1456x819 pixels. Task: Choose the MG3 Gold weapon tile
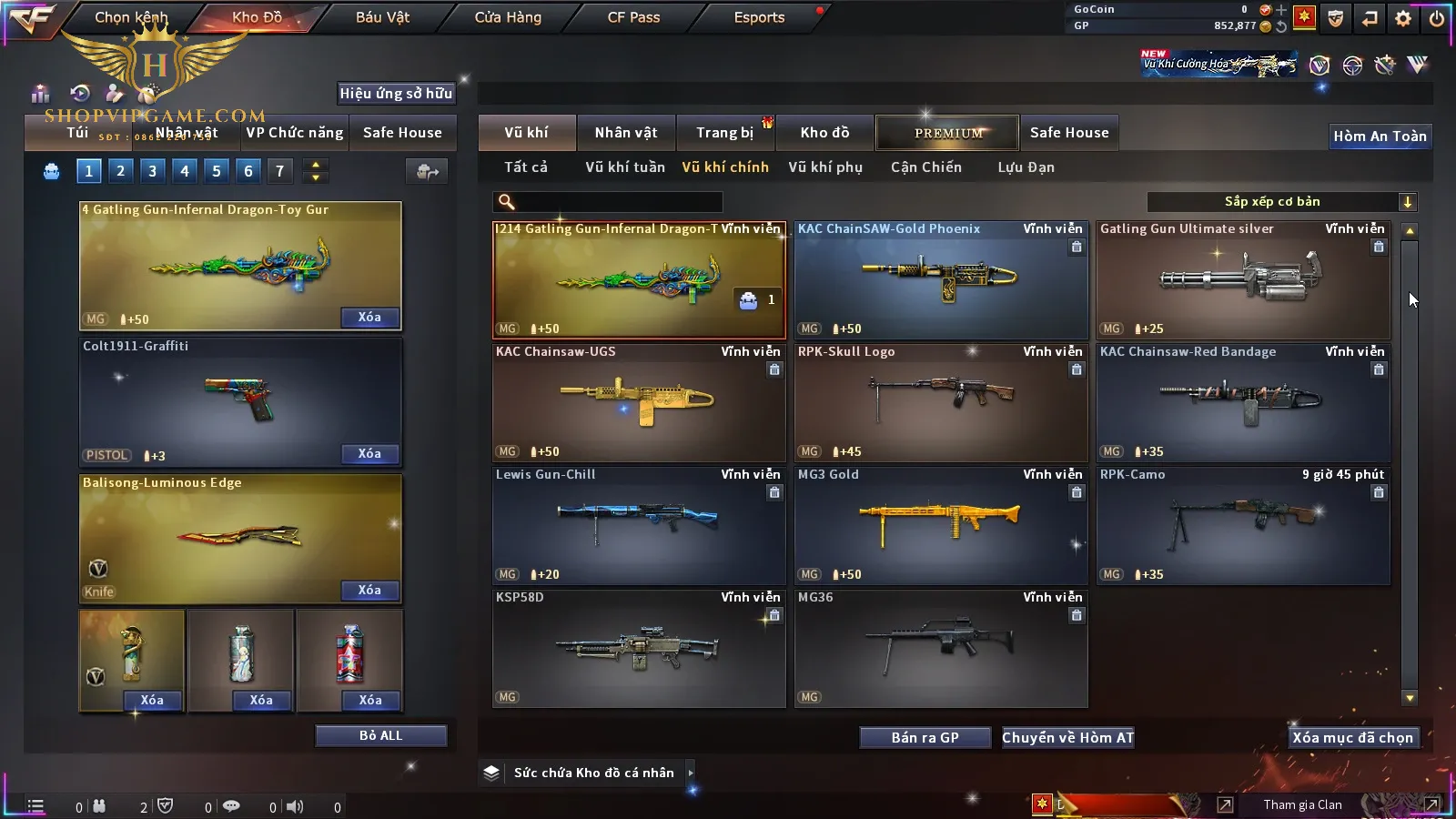940,526
